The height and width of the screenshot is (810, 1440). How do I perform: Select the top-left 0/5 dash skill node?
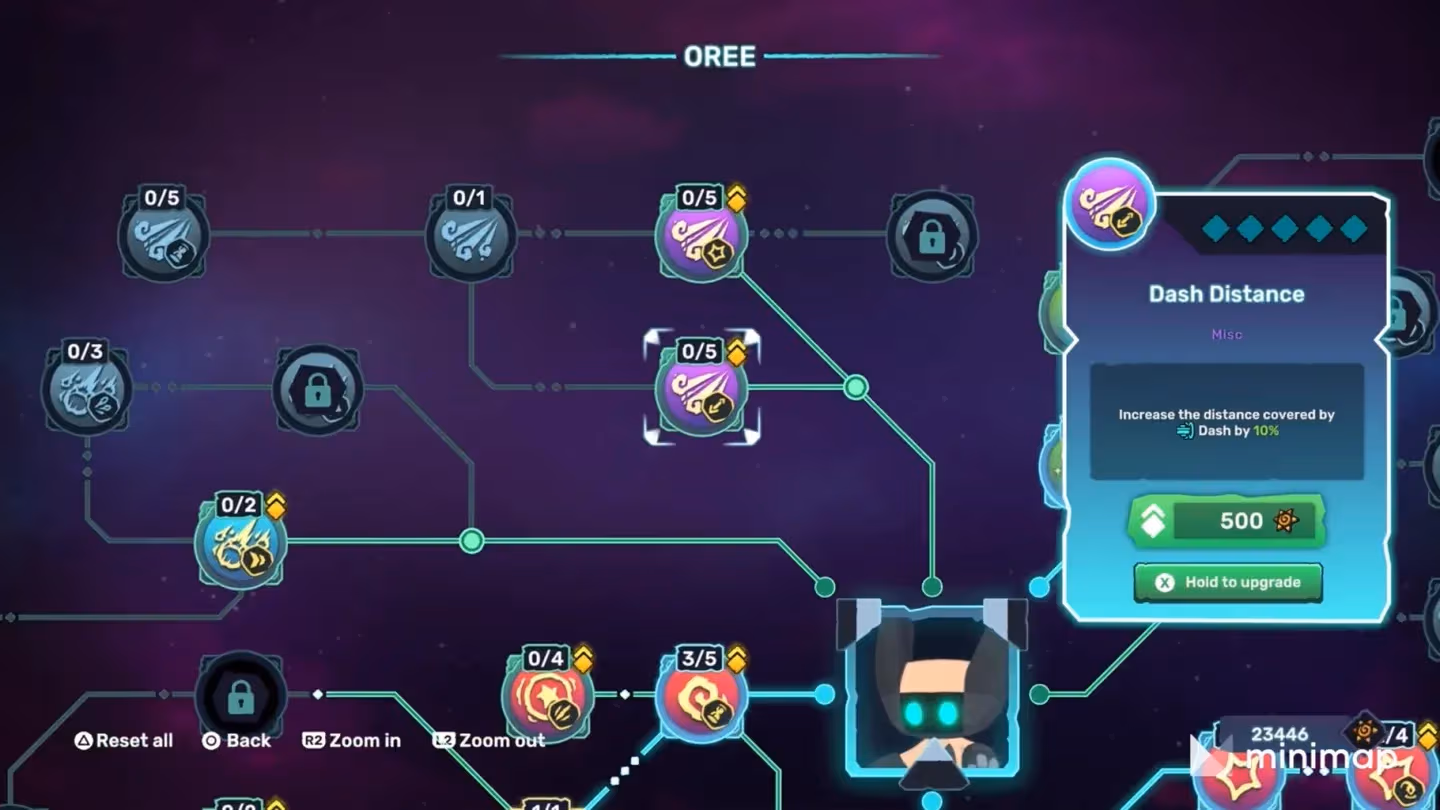(163, 238)
